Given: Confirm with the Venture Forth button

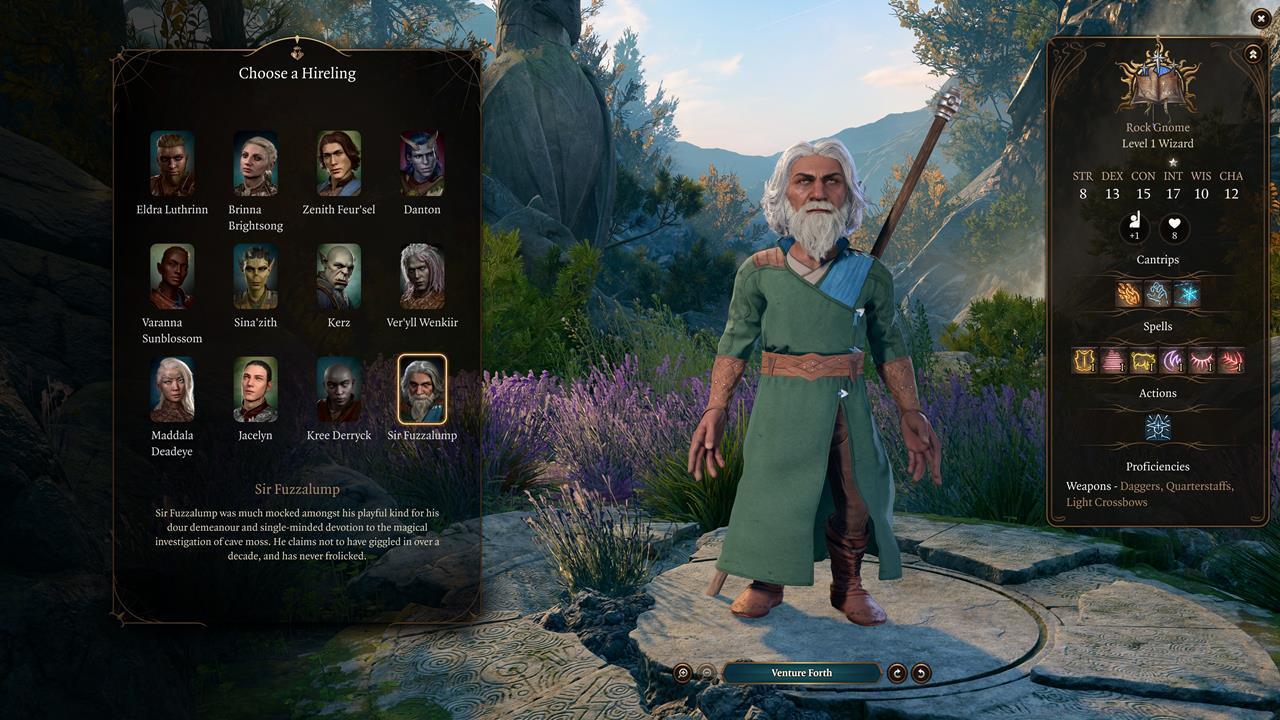Looking at the screenshot, I should coord(801,673).
